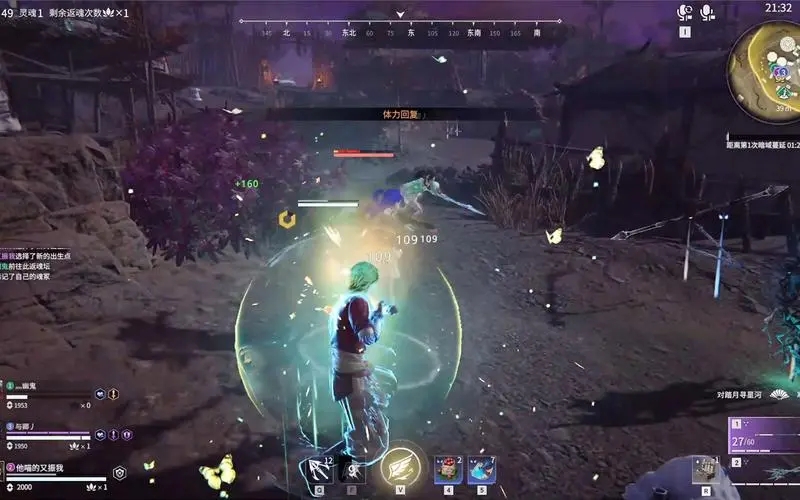
Task: Toggle the team voice speaker icon
Action: pos(685,12)
